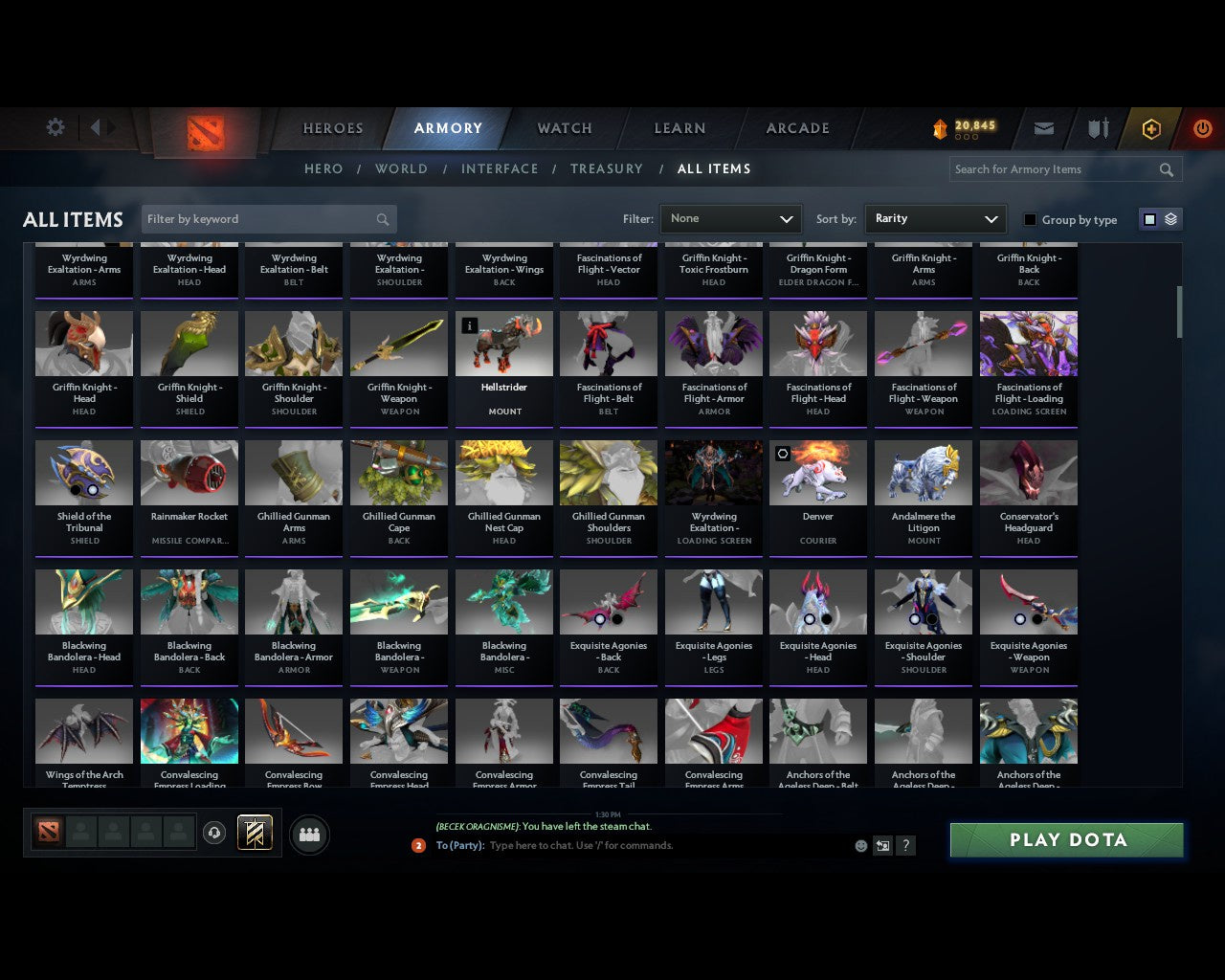Open the Sort by Rarity dropdown
Viewport: 1225px width, 980px height.
pyautogui.click(x=935, y=218)
